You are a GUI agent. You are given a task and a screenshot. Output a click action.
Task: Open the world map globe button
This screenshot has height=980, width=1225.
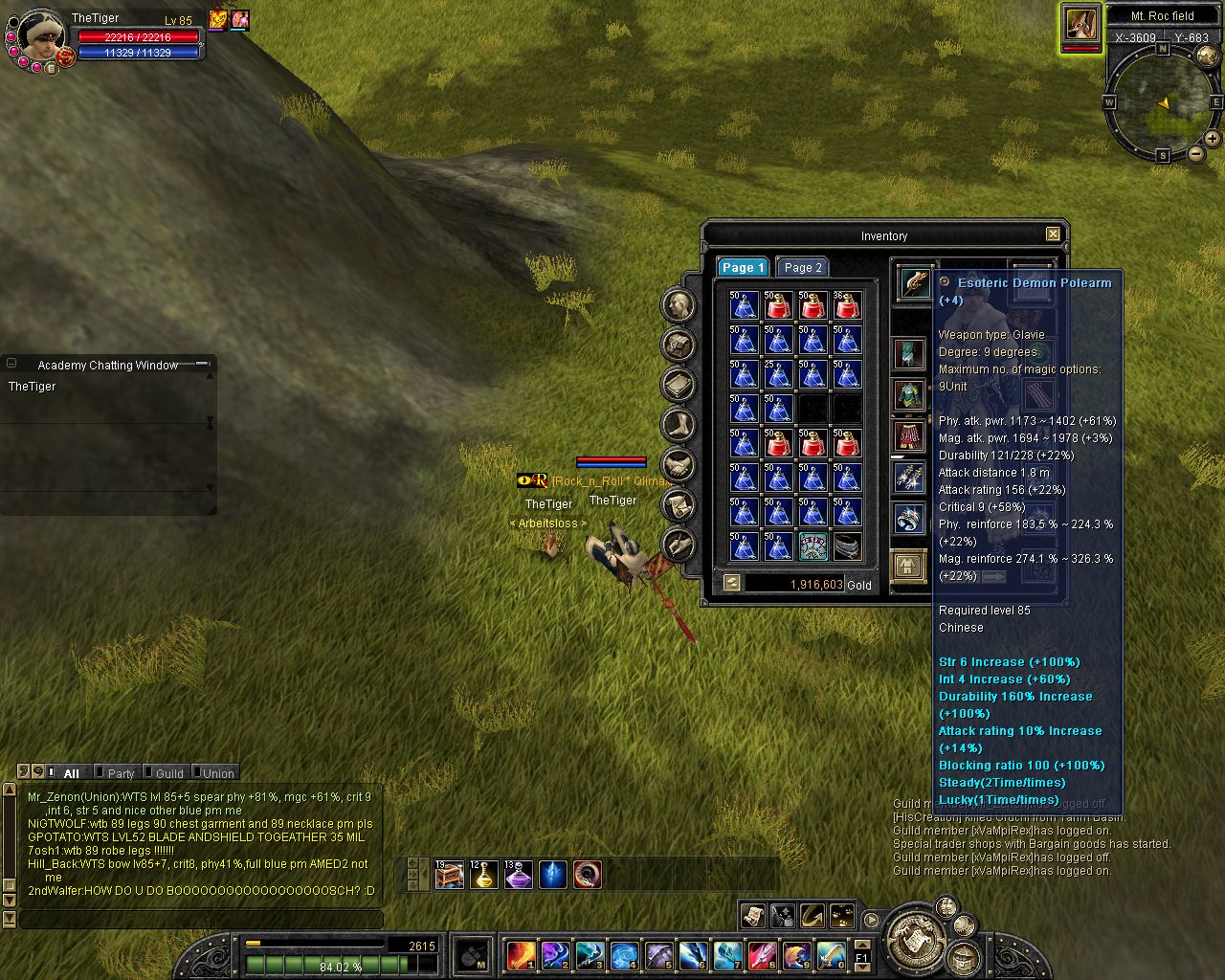tap(1207, 56)
